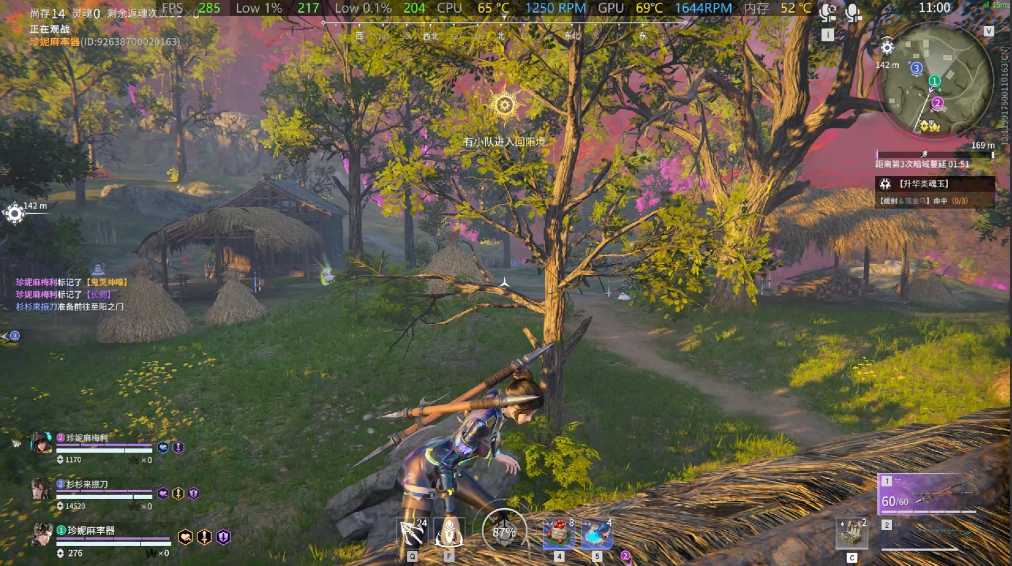
Task: Click the compass objective marker at top
Action: pyautogui.click(x=505, y=104)
